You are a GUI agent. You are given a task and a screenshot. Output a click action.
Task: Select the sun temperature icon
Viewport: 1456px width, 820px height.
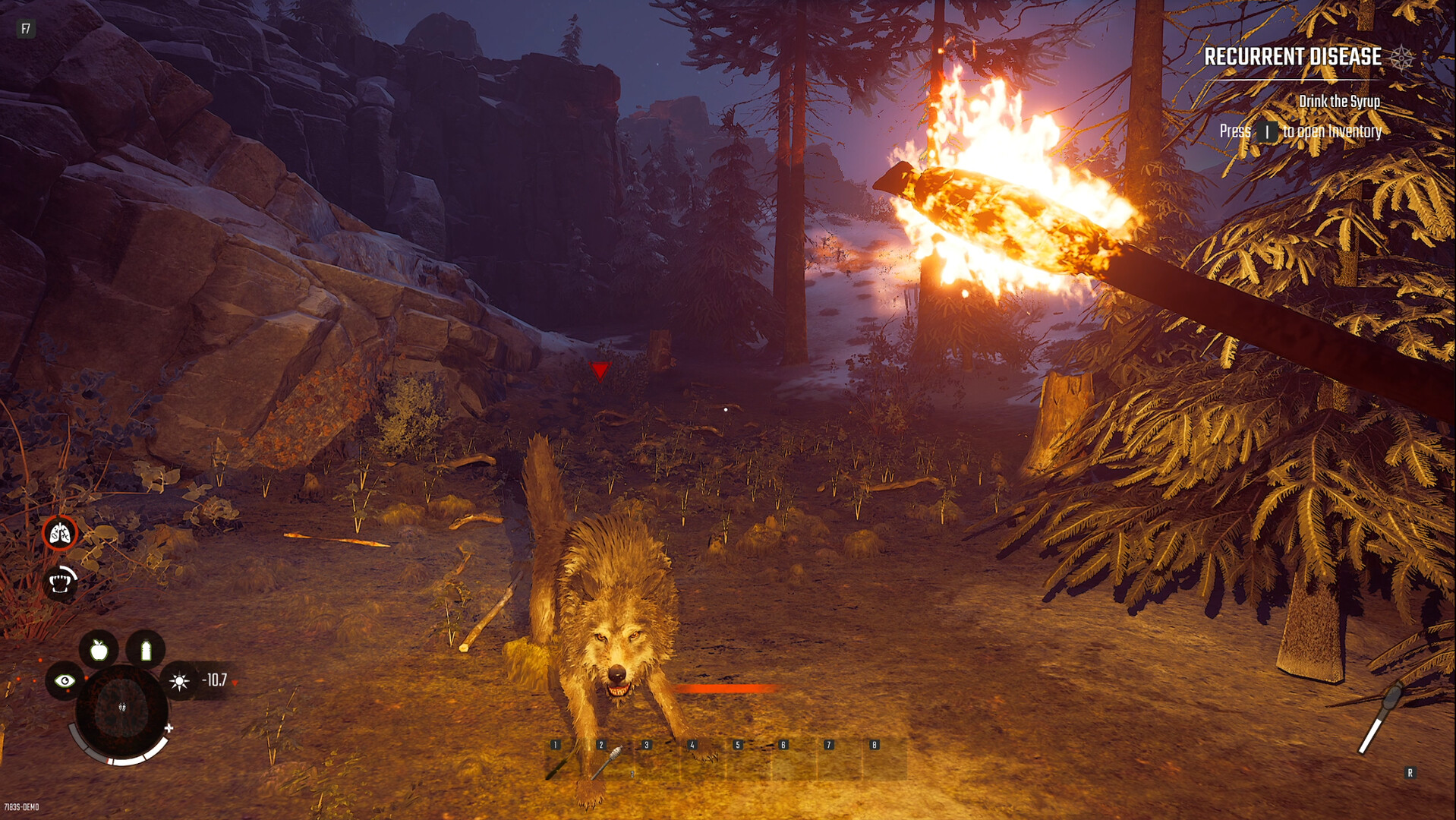pos(181,682)
